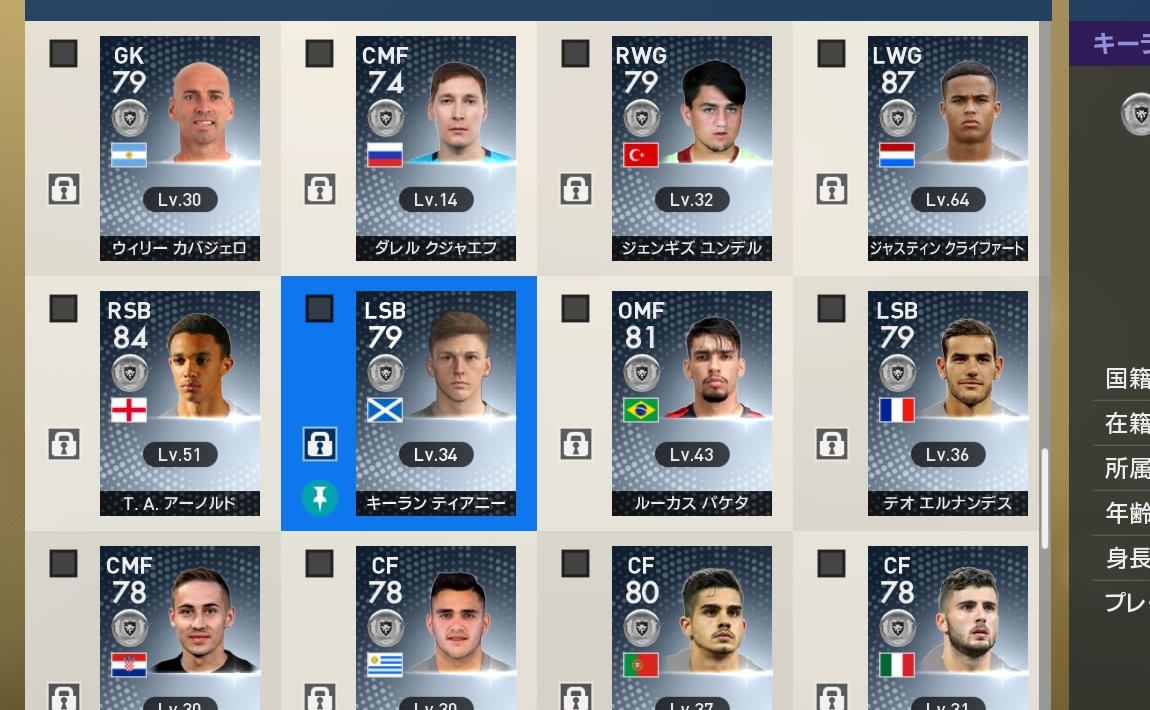Select the CF 80 Portugal player card

tap(692, 627)
